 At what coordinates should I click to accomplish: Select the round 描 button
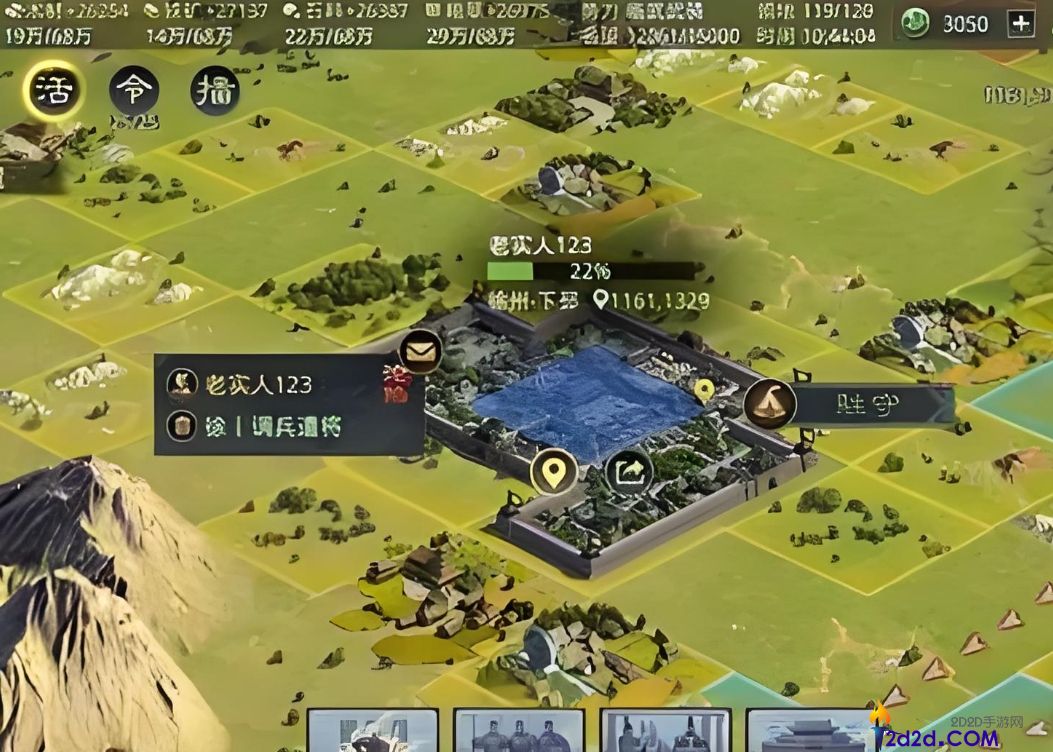pyautogui.click(x=214, y=91)
